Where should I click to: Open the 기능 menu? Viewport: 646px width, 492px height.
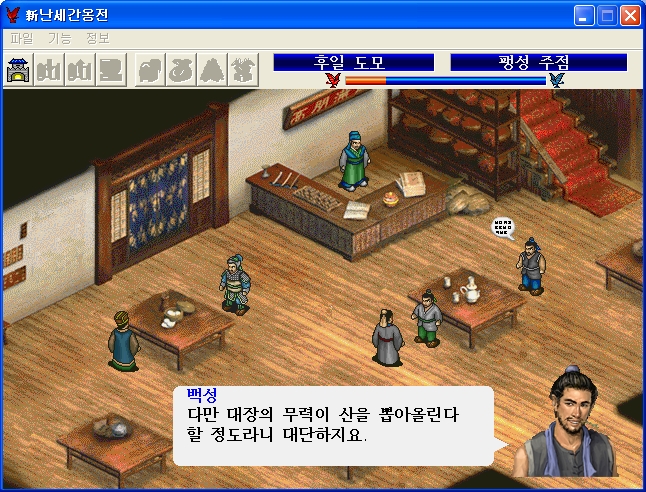(59, 38)
